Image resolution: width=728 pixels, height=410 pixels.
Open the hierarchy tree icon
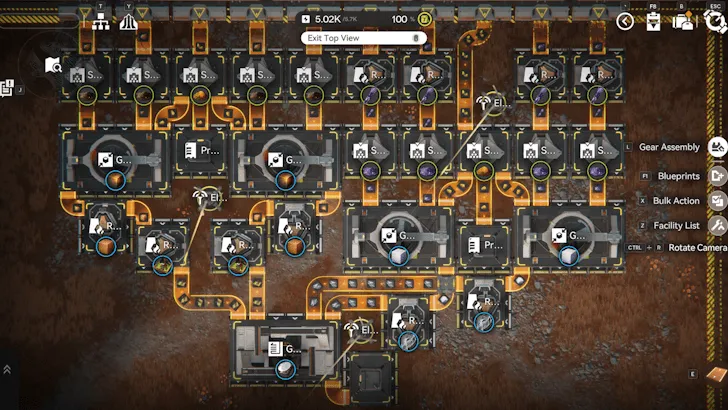pyautogui.click(x=101, y=22)
